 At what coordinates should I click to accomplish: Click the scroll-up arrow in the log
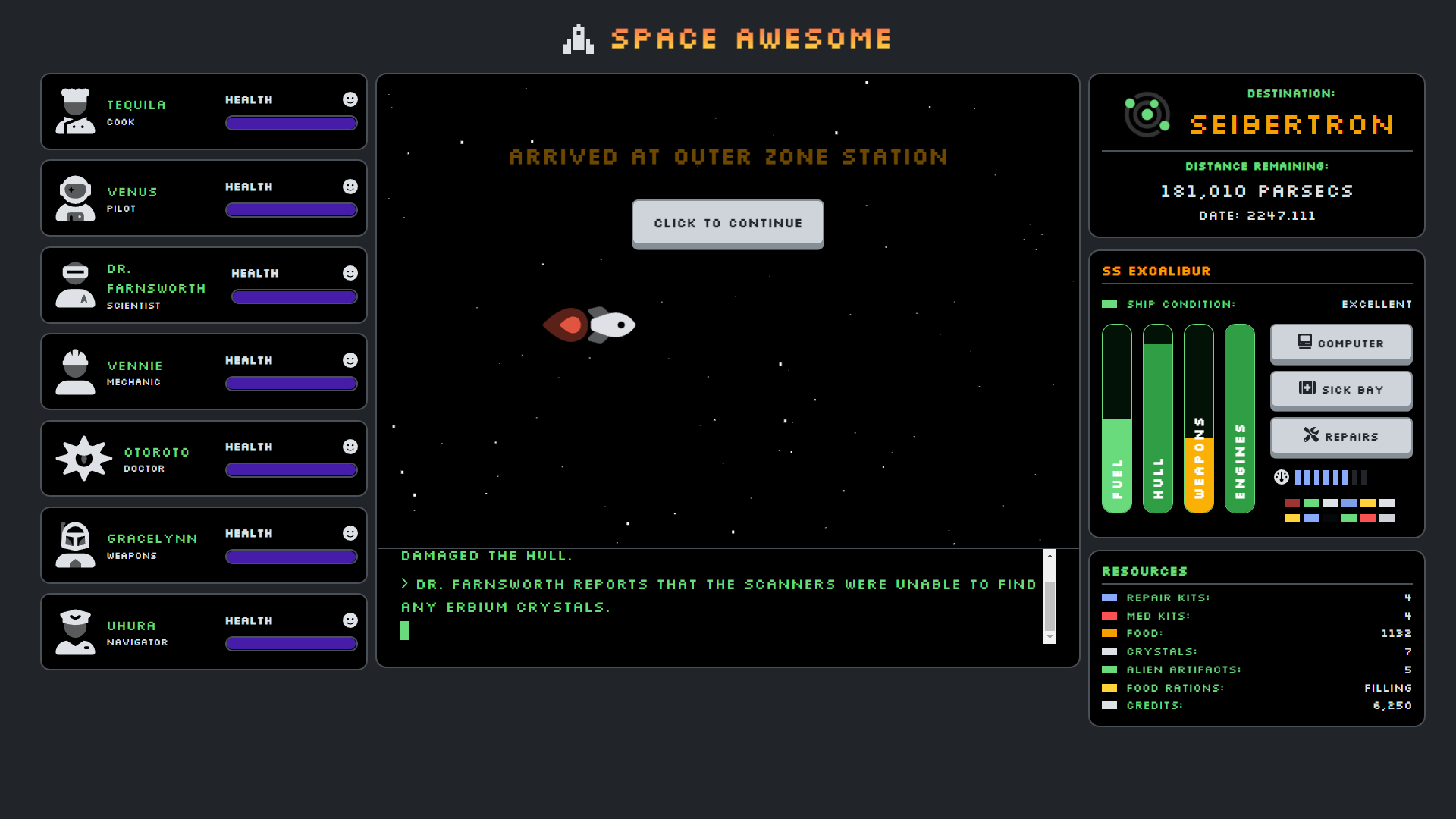[1050, 556]
